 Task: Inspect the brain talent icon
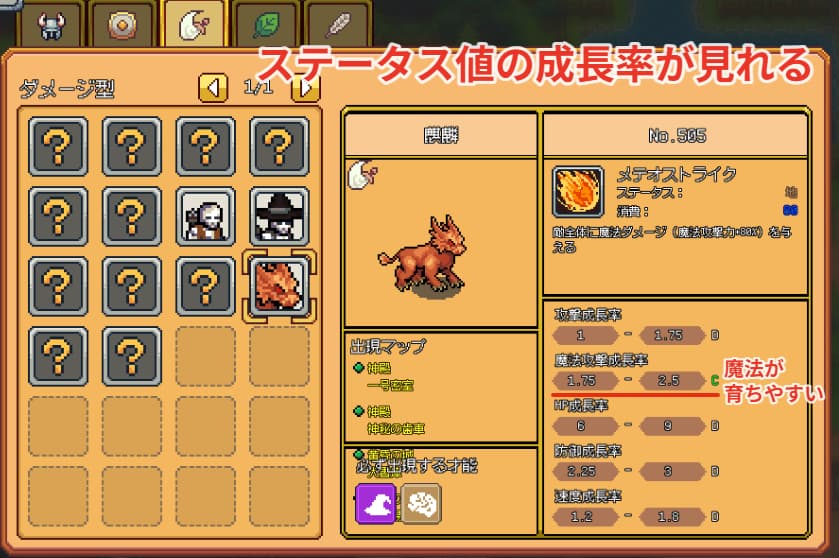point(422,503)
